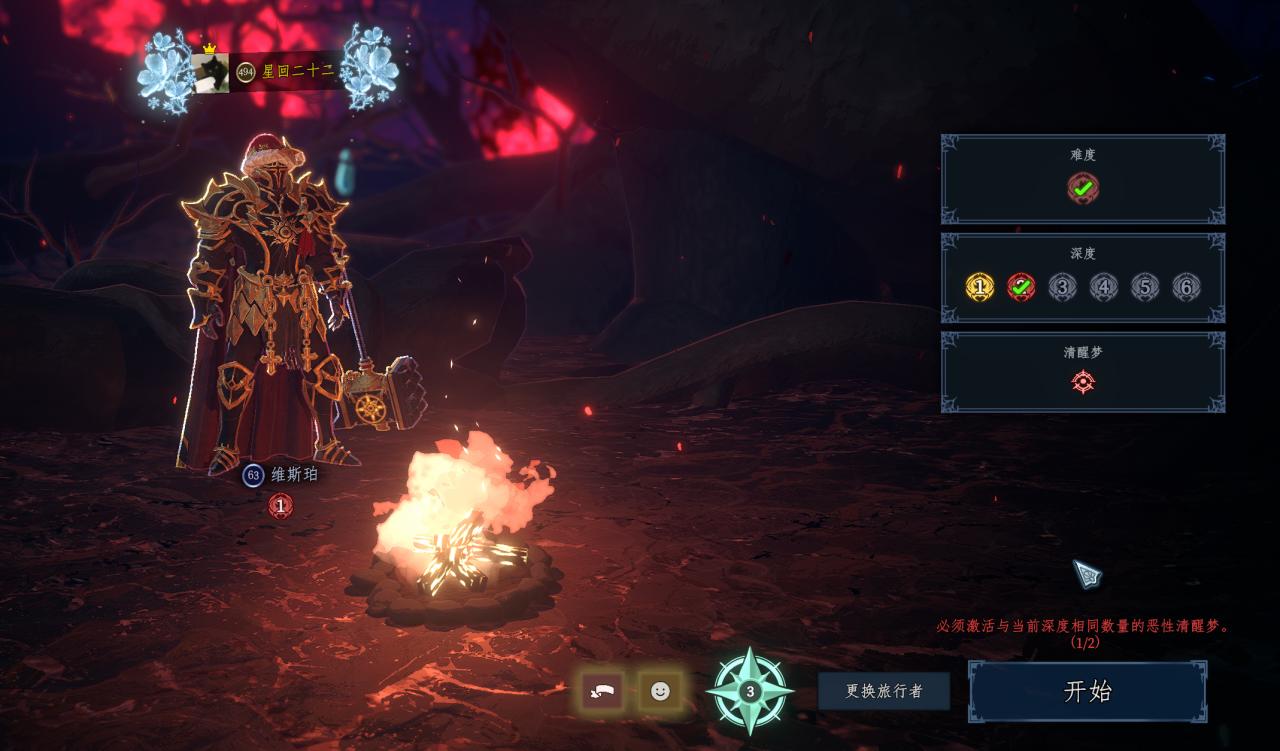Click the swap arrow icon button
This screenshot has height=751, width=1280.
pyautogui.click(x=602, y=691)
